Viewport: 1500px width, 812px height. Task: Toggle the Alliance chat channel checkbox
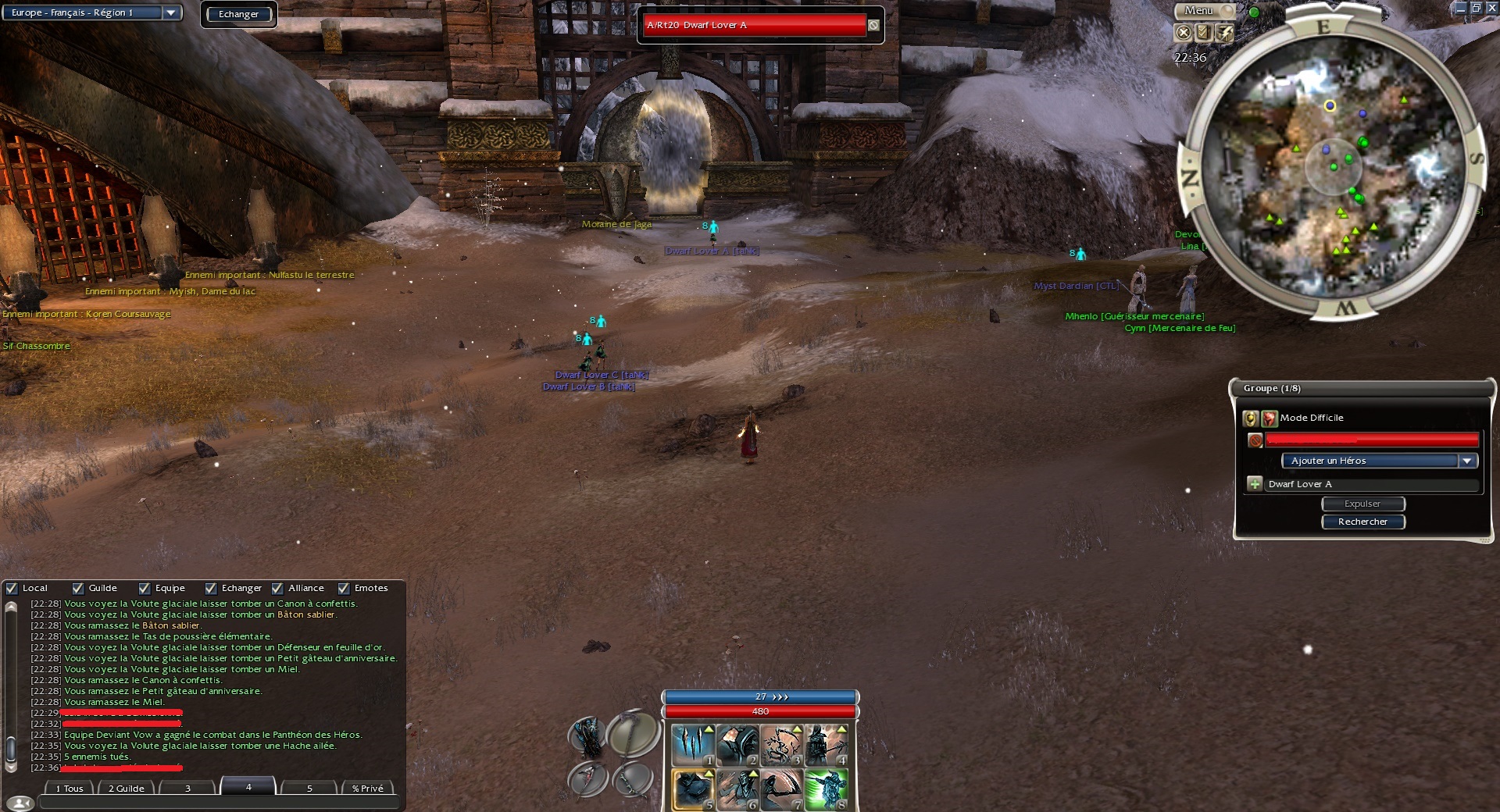(x=277, y=589)
